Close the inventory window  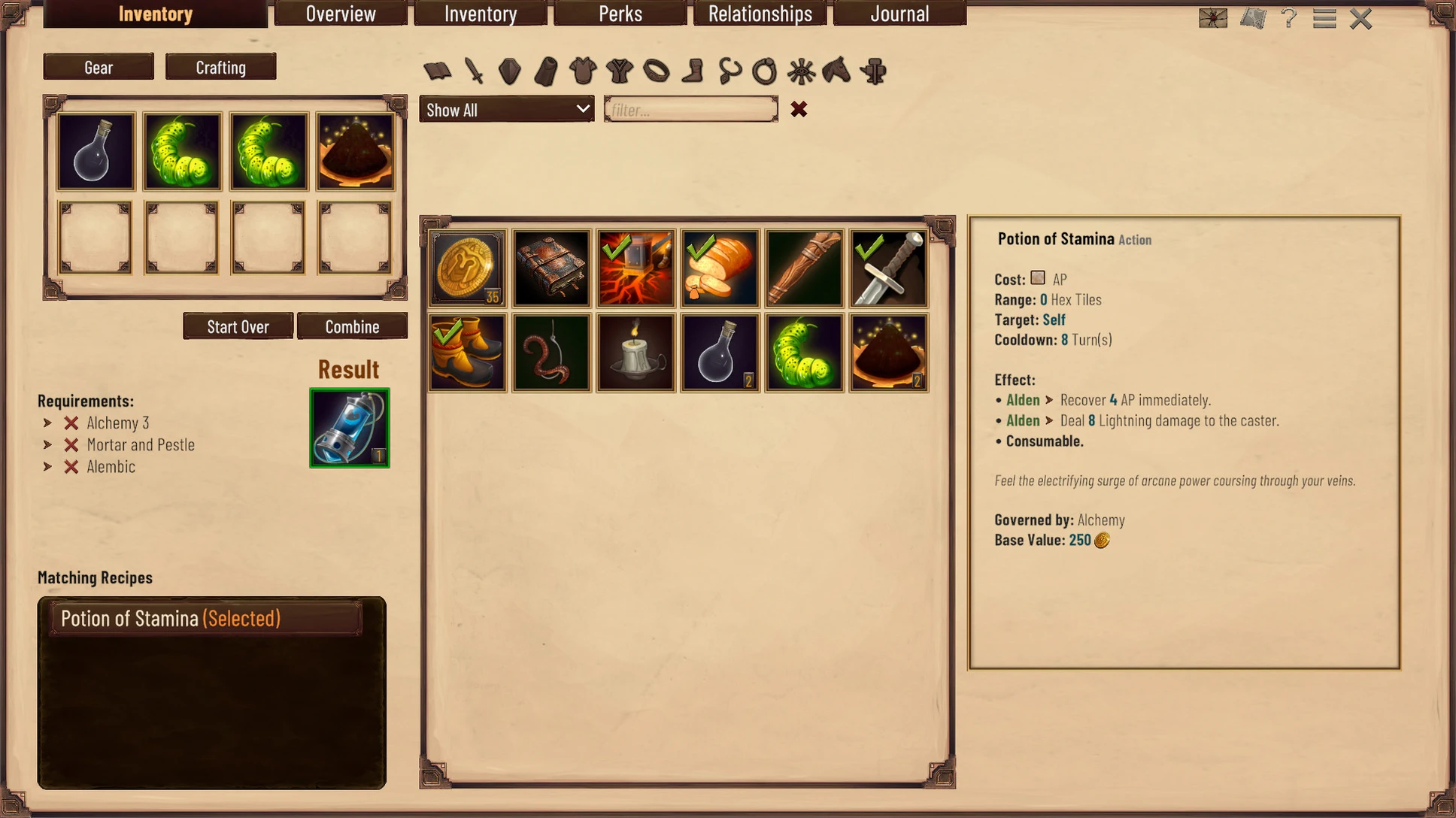click(x=1360, y=18)
